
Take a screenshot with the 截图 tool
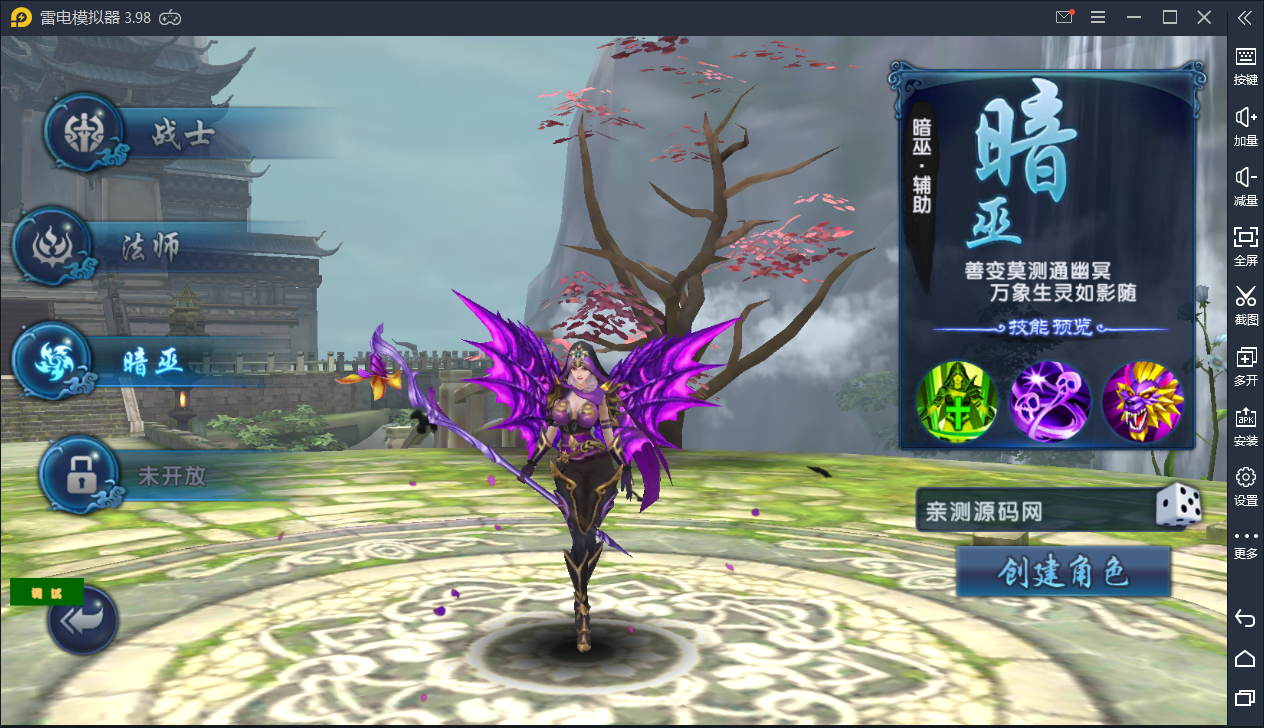[1245, 305]
